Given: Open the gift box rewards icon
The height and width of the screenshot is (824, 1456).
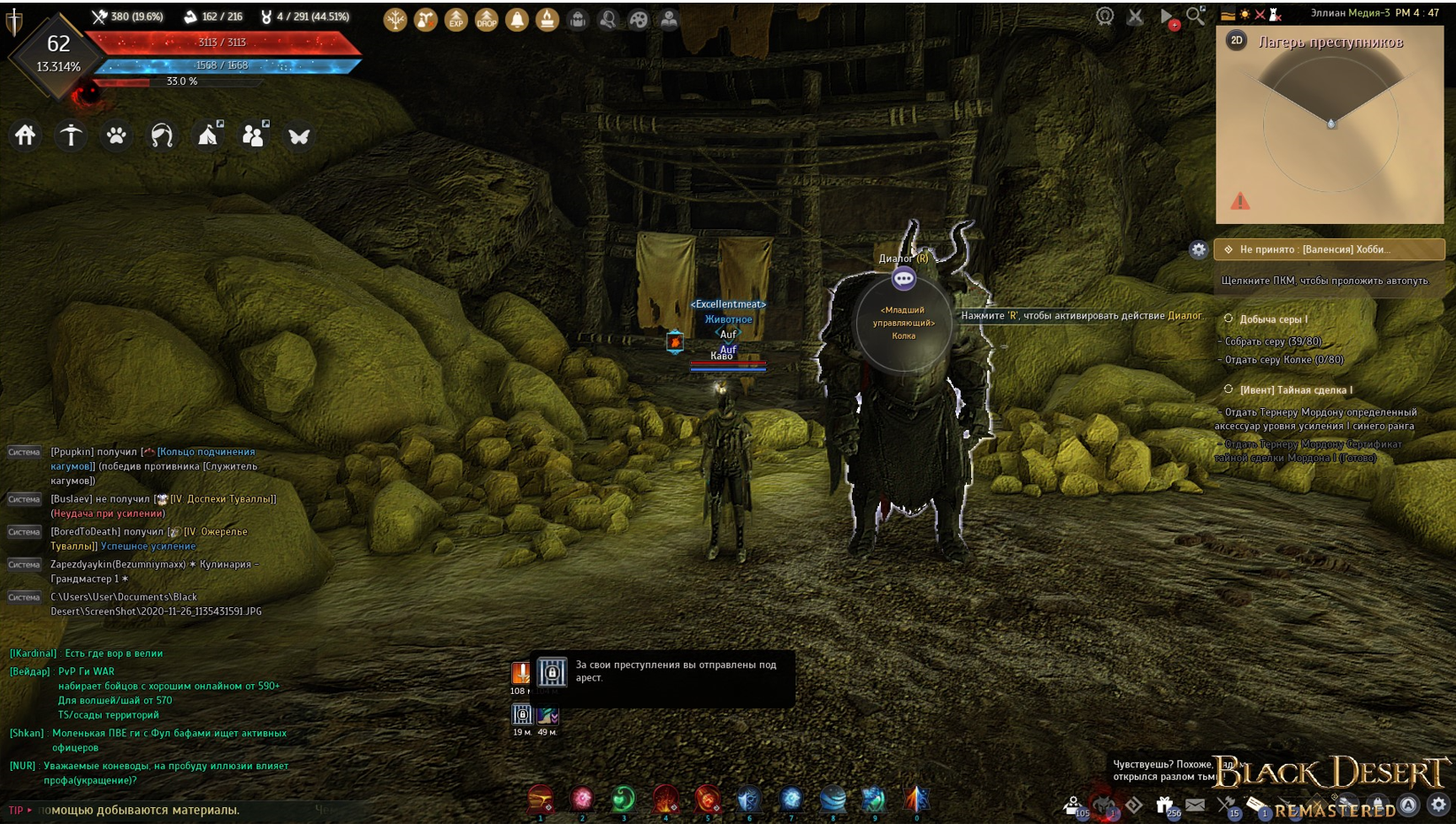Looking at the screenshot, I should point(1165,805).
